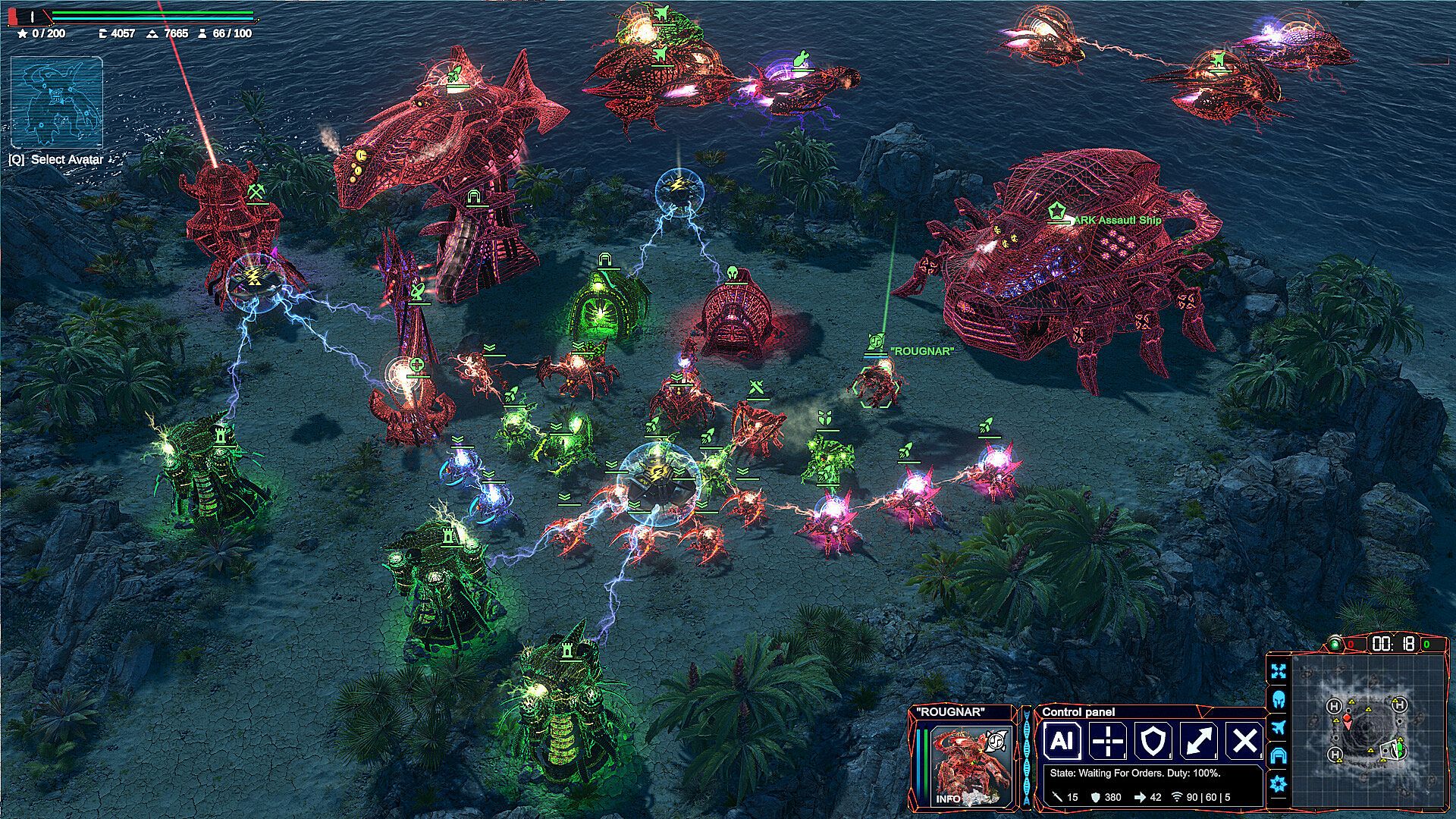Screen dimensions: 1456x819
Task: Activate the crosshair attack order button
Action: pyautogui.click(x=1107, y=741)
